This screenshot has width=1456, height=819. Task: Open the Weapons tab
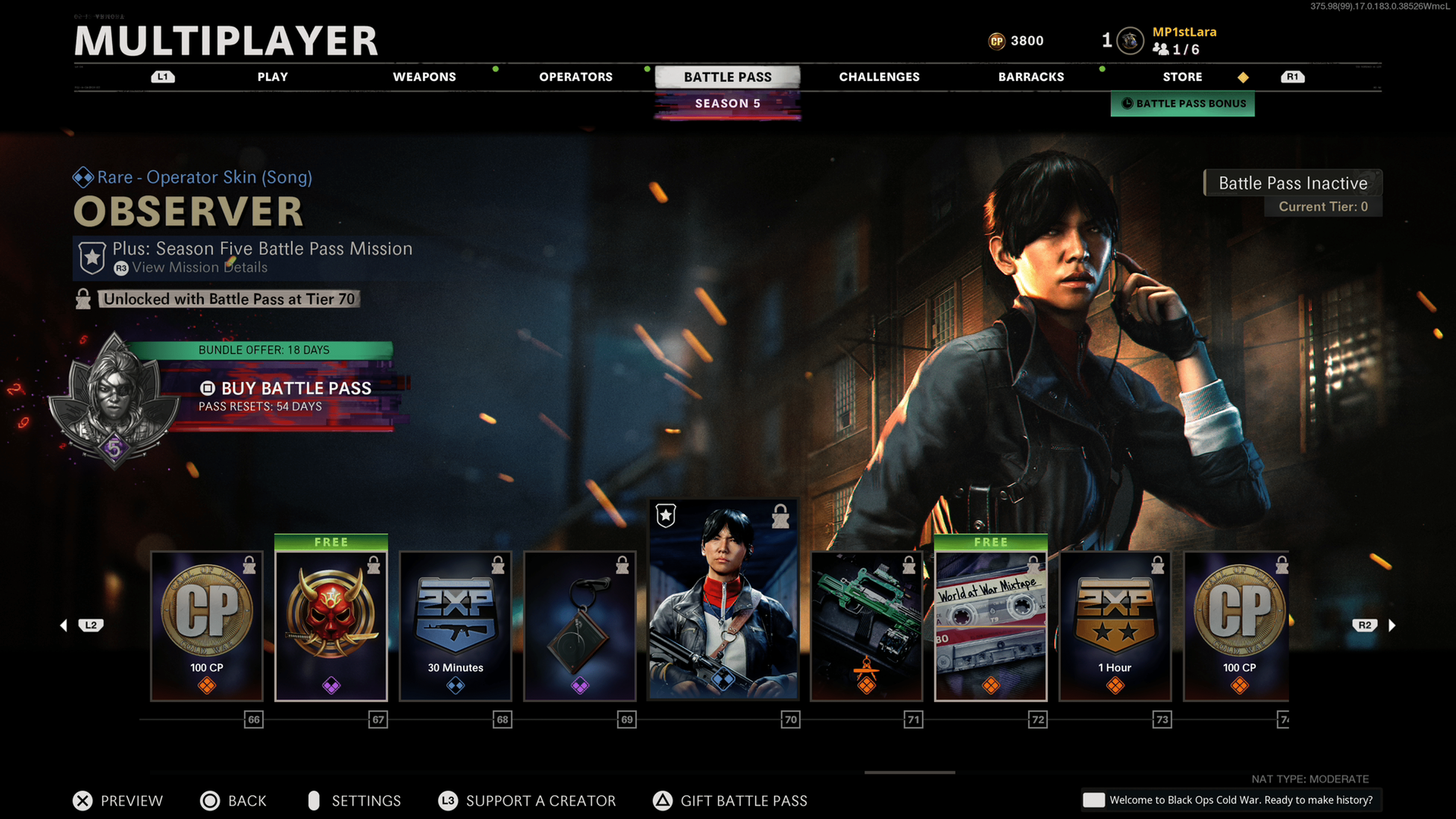[x=424, y=77]
